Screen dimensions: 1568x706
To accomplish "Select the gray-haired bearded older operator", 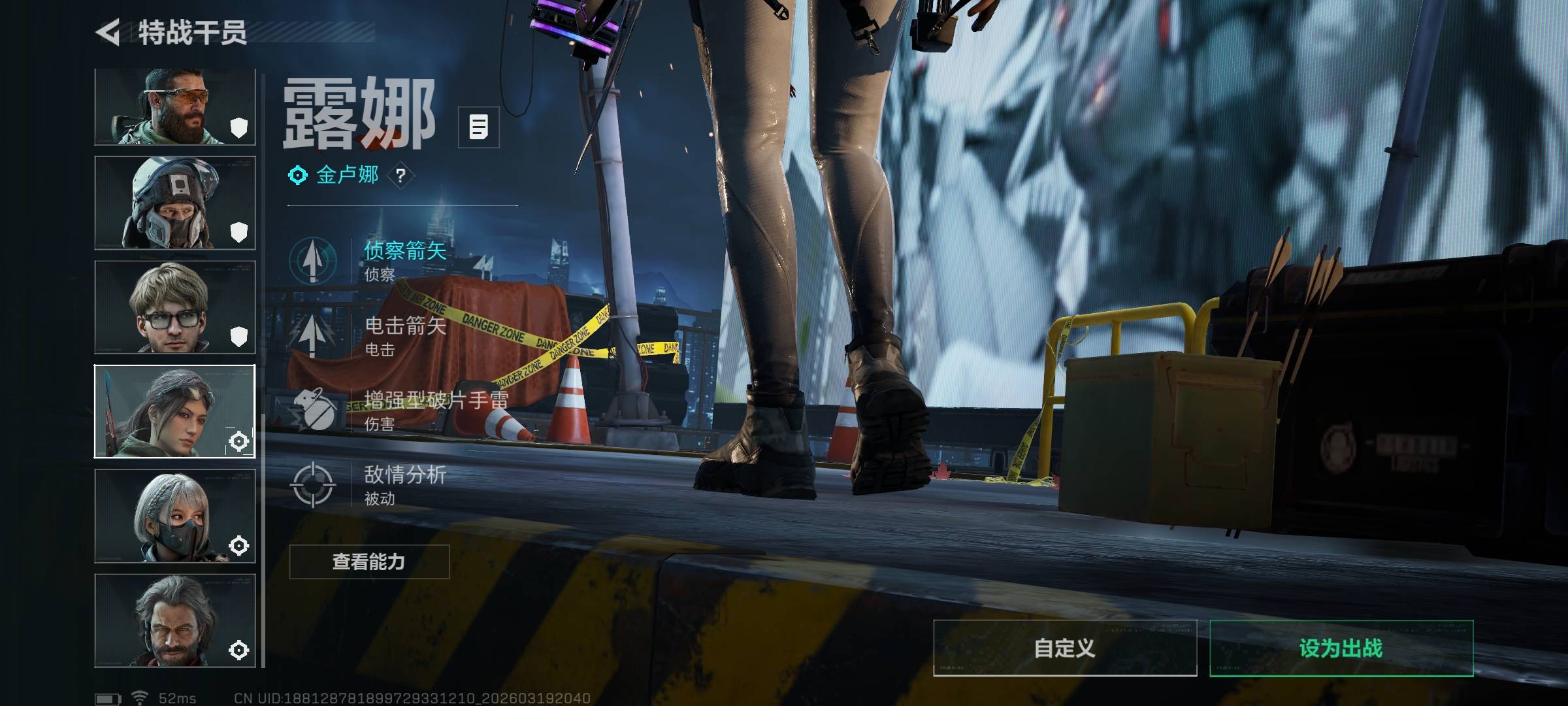I will point(174,620).
